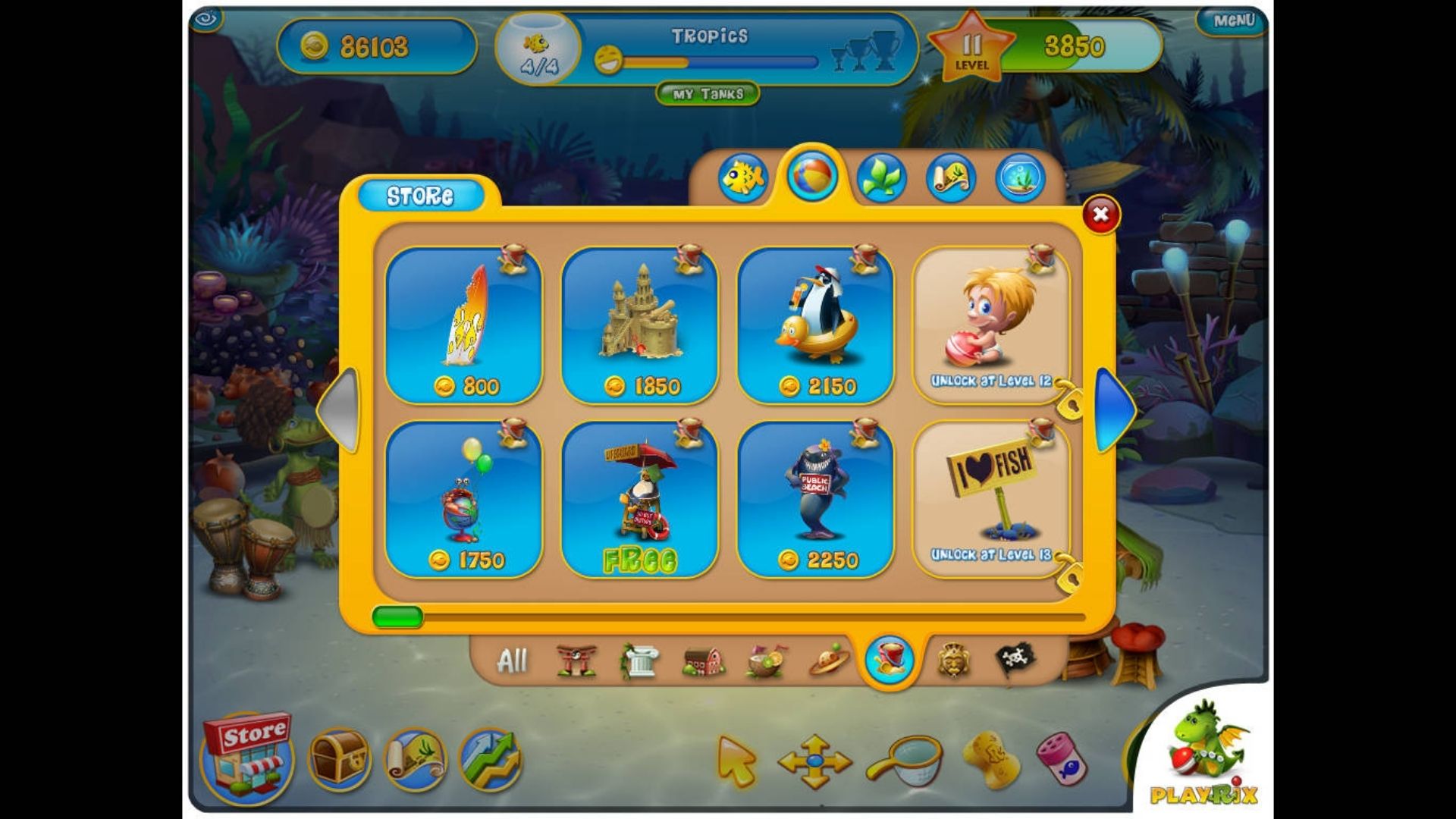Filter by the pirate flag theme
The width and height of the screenshot is (1456, 819).
1014,660
